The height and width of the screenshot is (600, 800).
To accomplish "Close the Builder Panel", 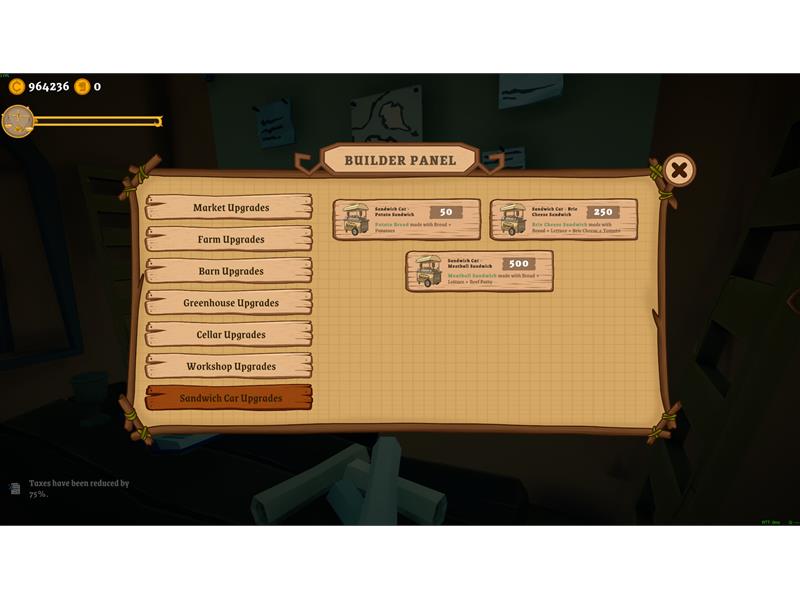I will 679,170.
